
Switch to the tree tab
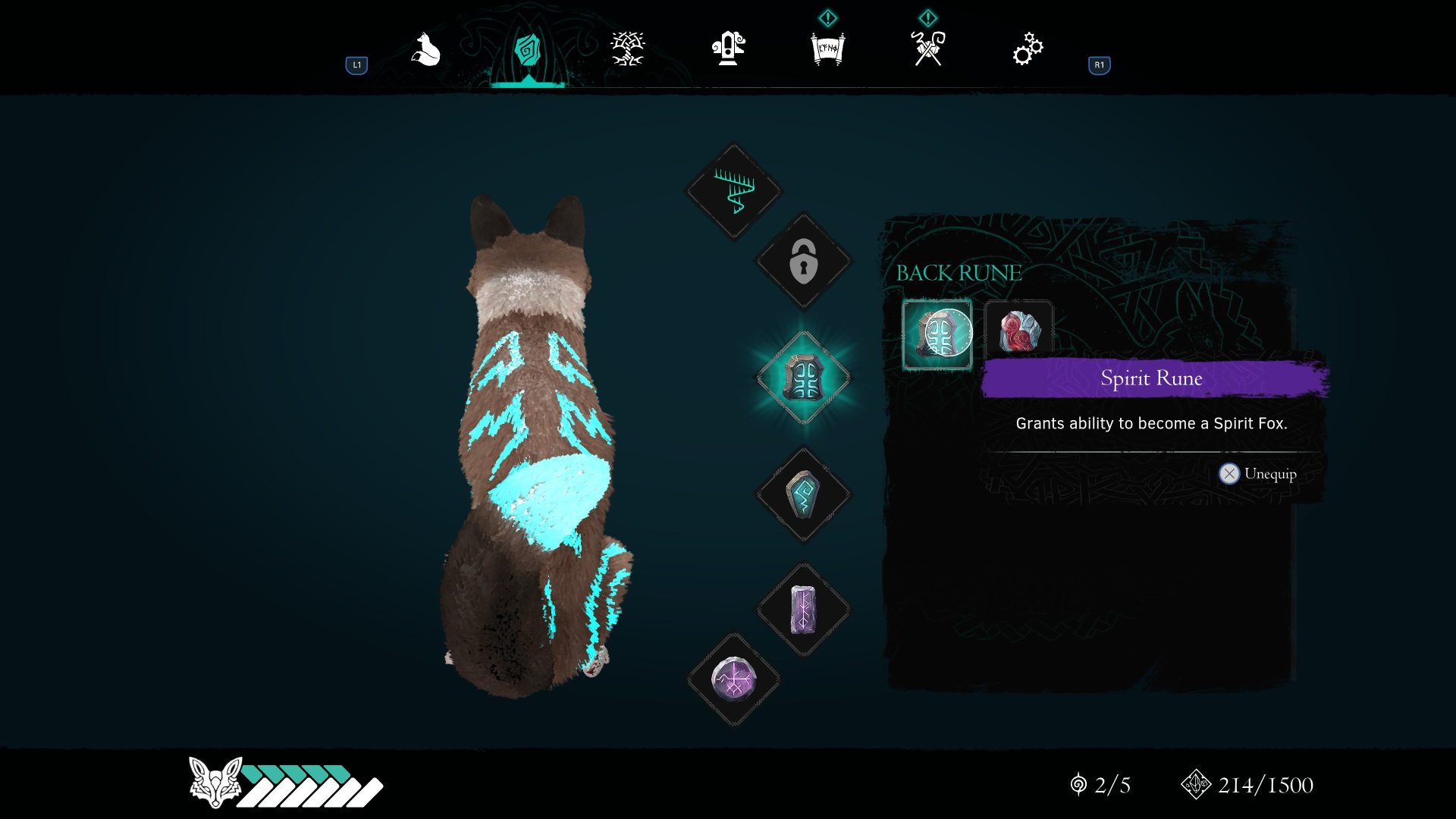coord(627,49)
